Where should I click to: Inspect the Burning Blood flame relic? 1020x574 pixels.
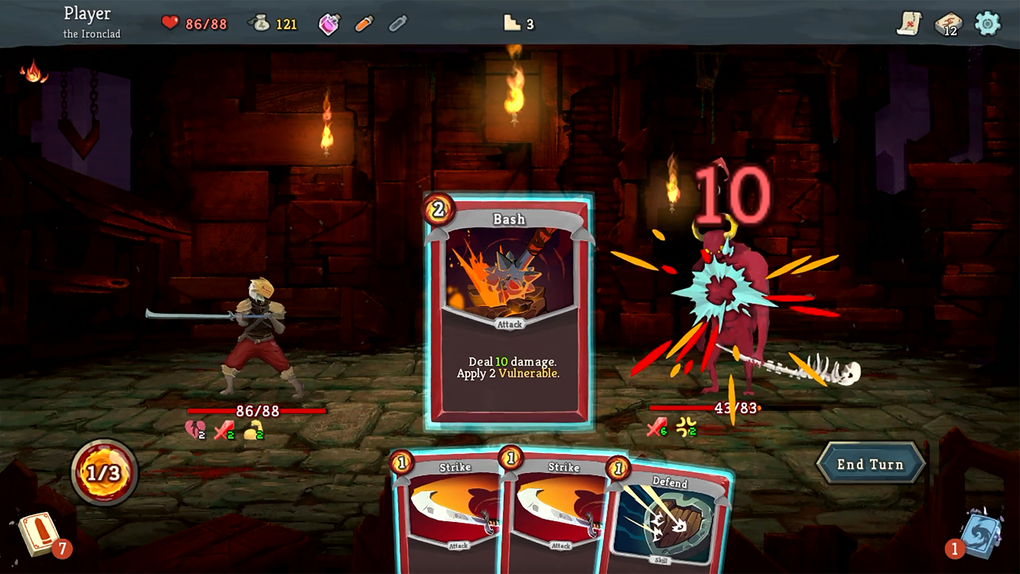[34, 72]
